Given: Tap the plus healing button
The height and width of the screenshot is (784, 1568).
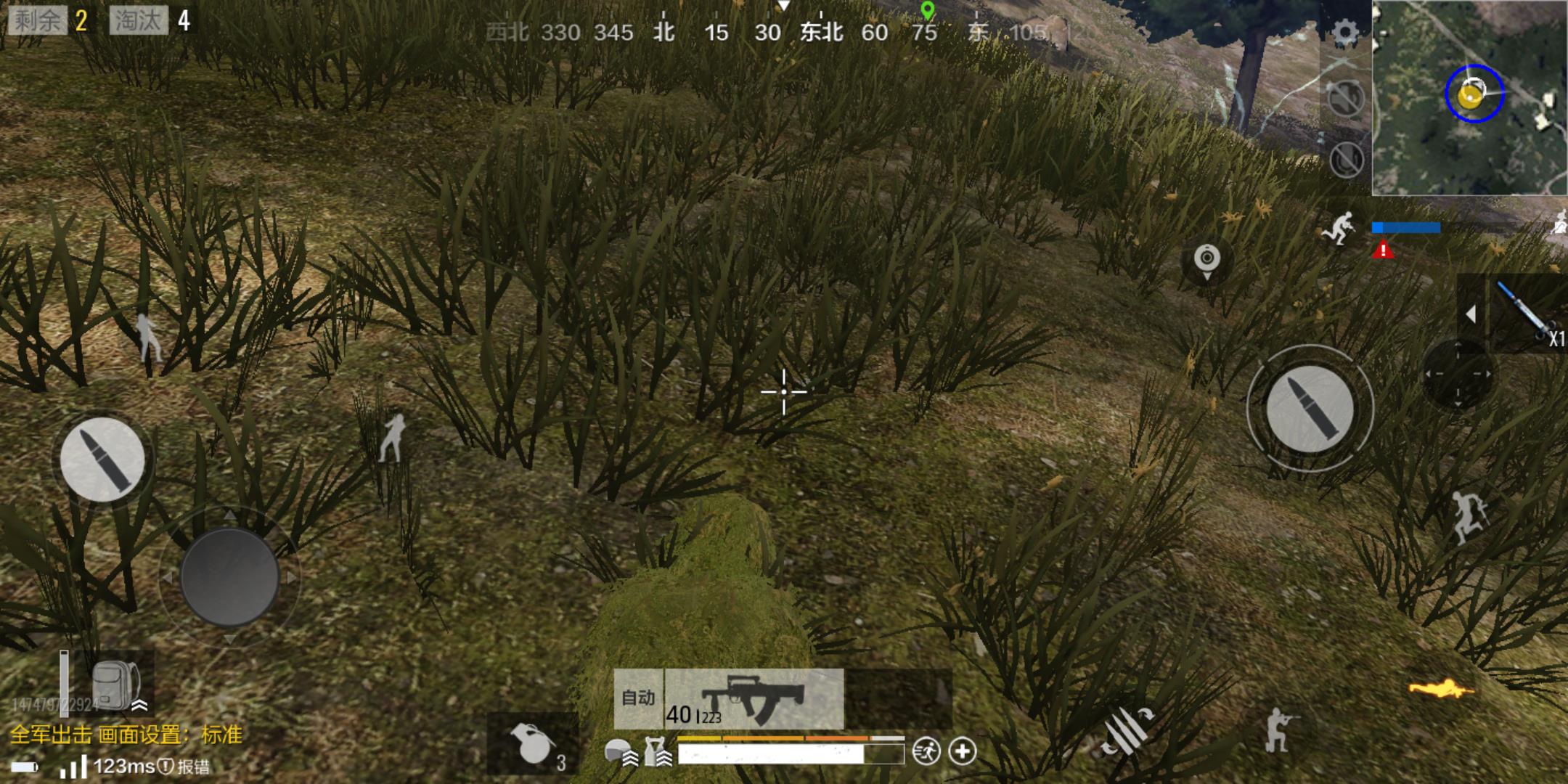Looking at the screenshot, I should [963, 751].
